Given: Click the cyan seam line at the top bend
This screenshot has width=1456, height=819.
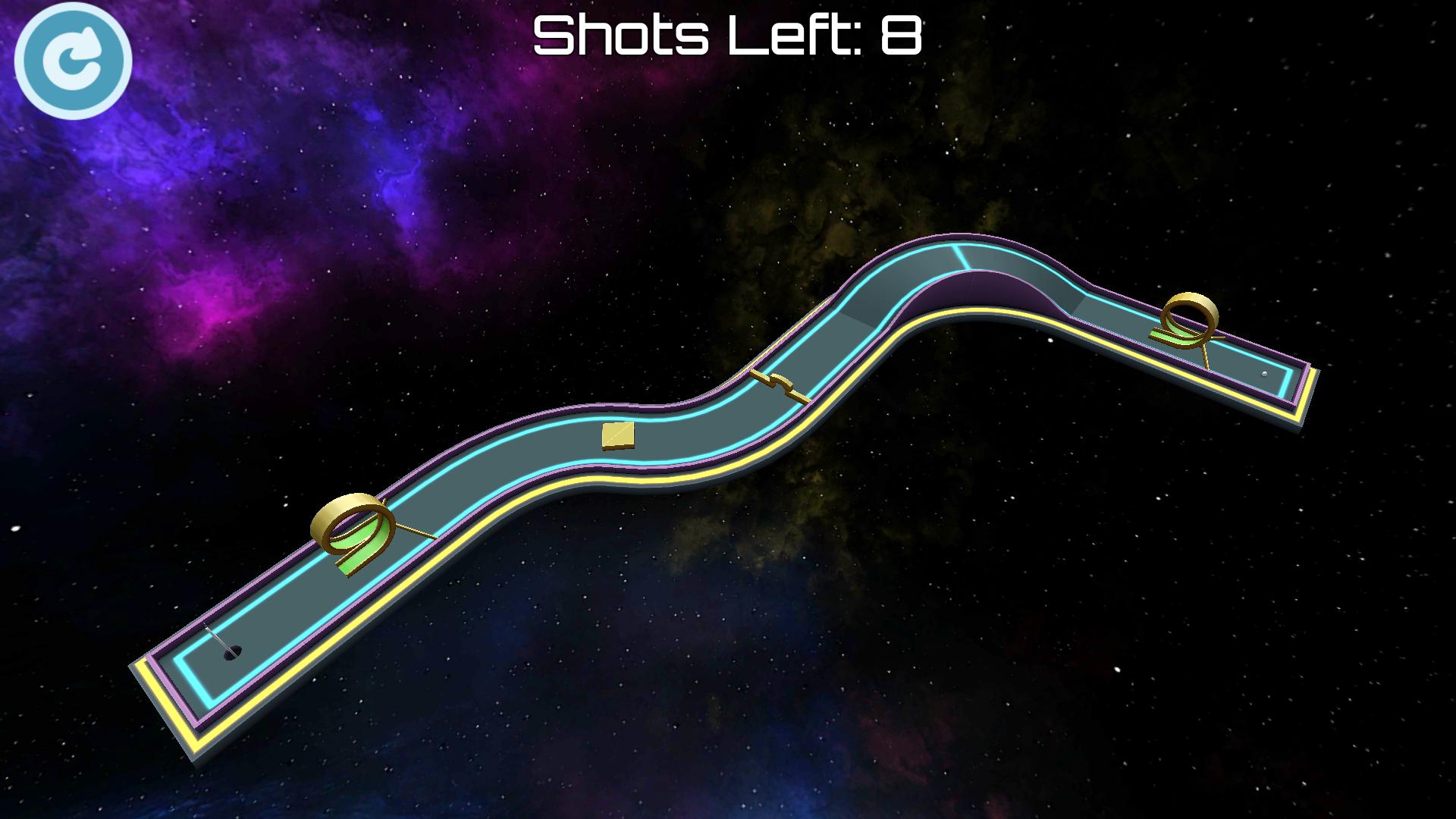Looking at the screenshot, I should click(x=962, y=258).
